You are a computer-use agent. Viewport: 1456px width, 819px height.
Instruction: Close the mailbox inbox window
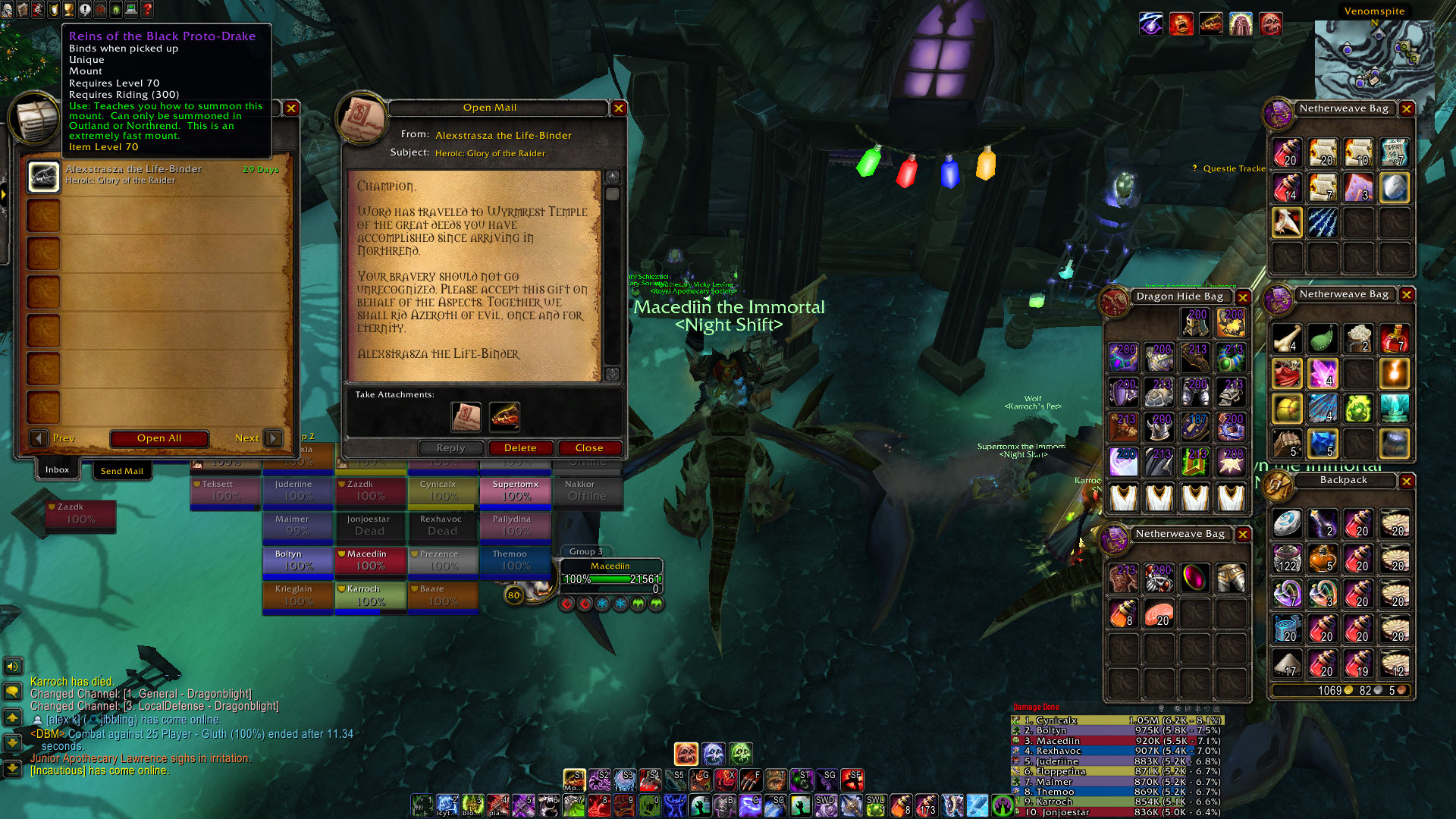coord(291,108)
